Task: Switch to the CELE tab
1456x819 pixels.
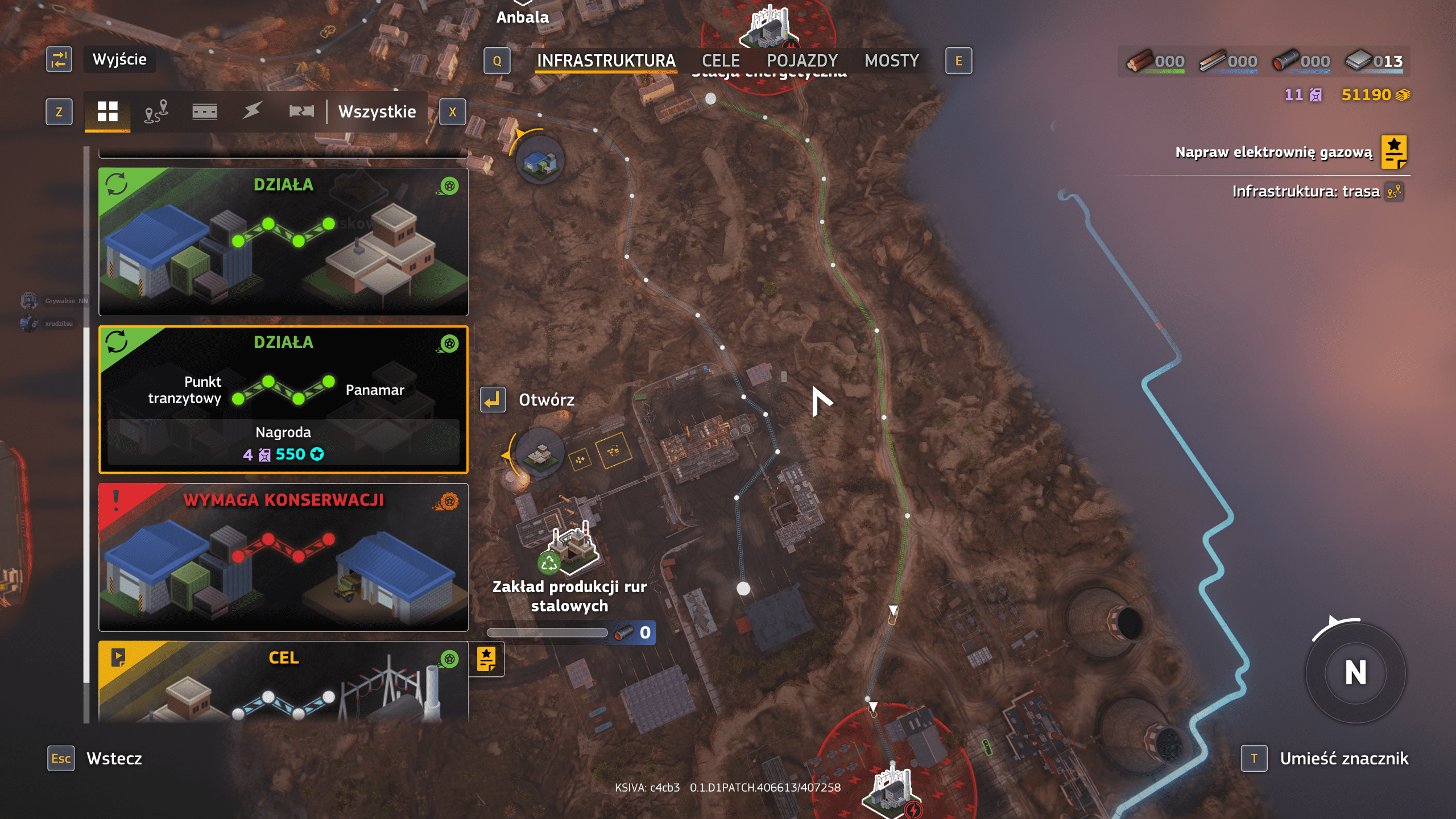Action: click(x=721, y=61)
